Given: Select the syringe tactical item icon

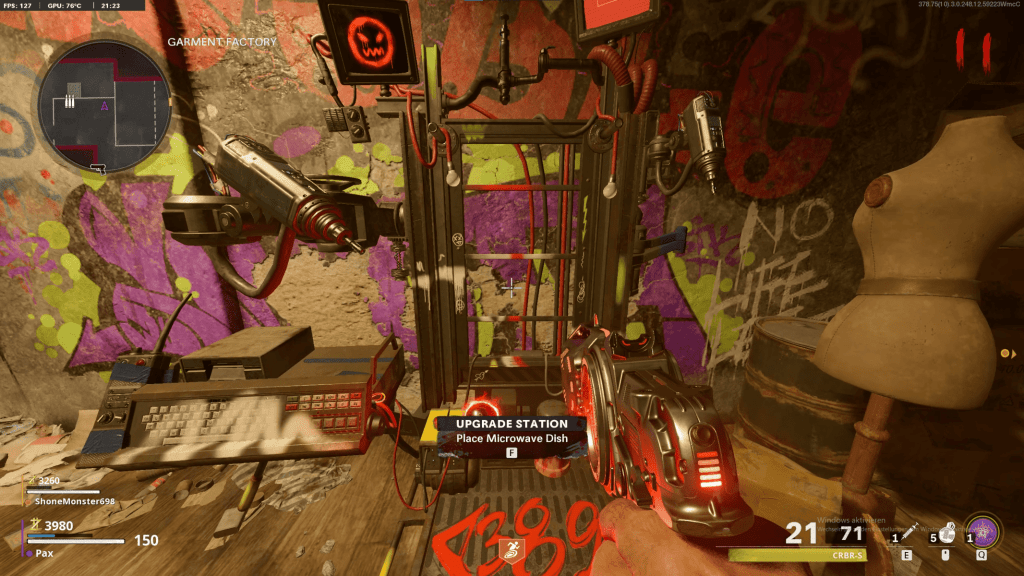Looking at the screenshot, I should 906,534.
